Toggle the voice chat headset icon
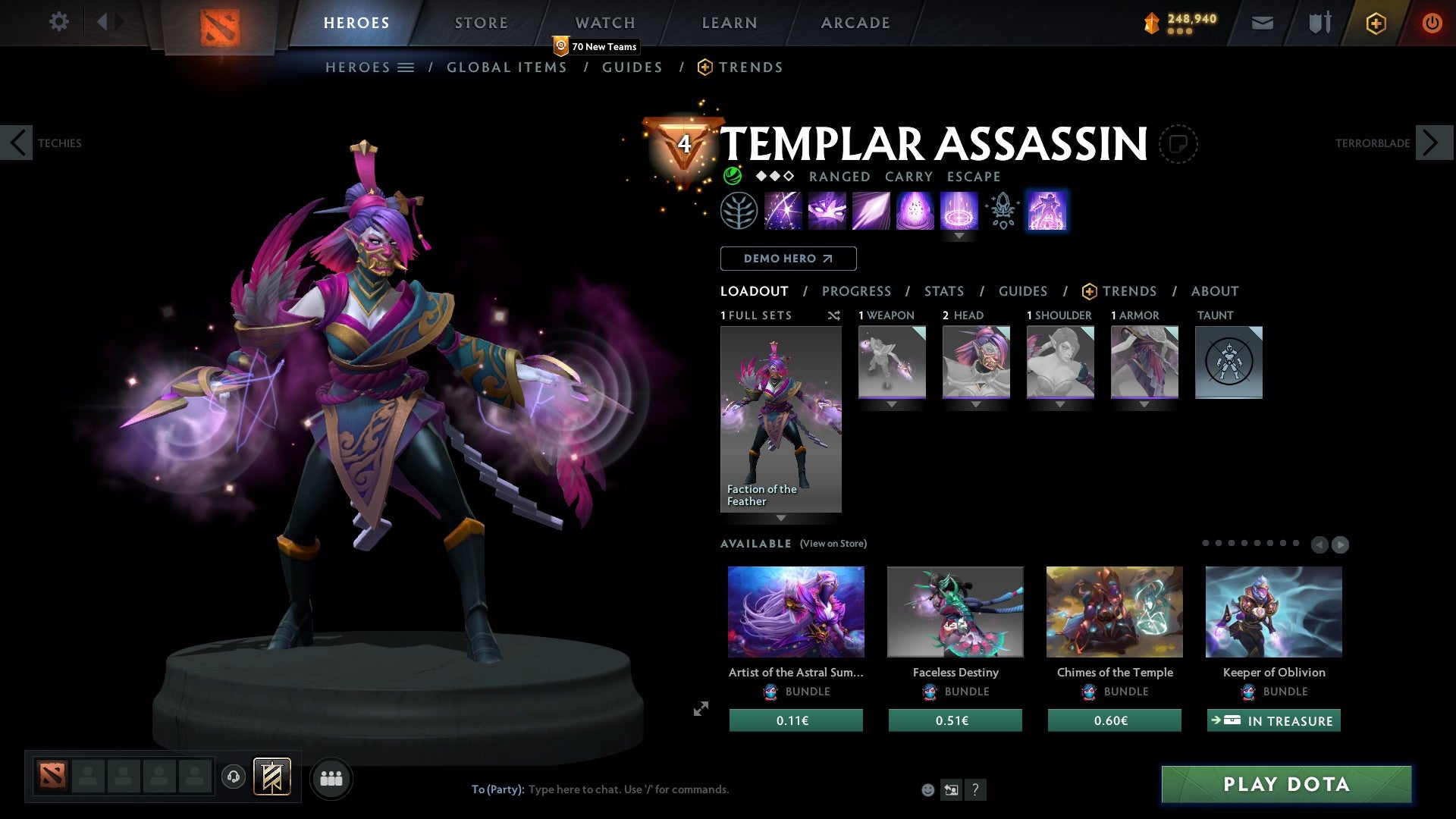The image size is (1456, 819). [x=234, y=777]
